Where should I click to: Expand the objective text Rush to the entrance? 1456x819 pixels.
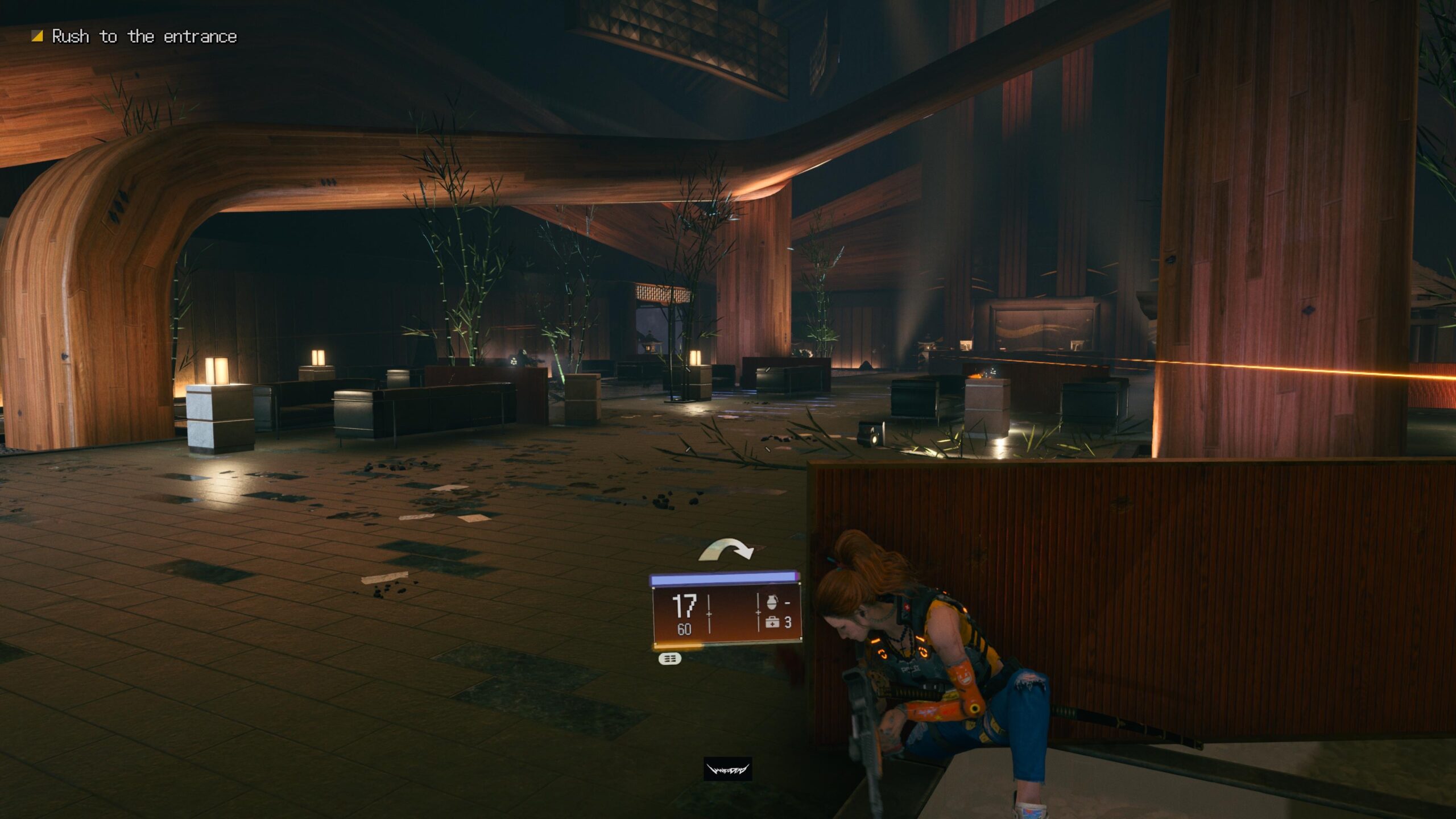(145, 36)
